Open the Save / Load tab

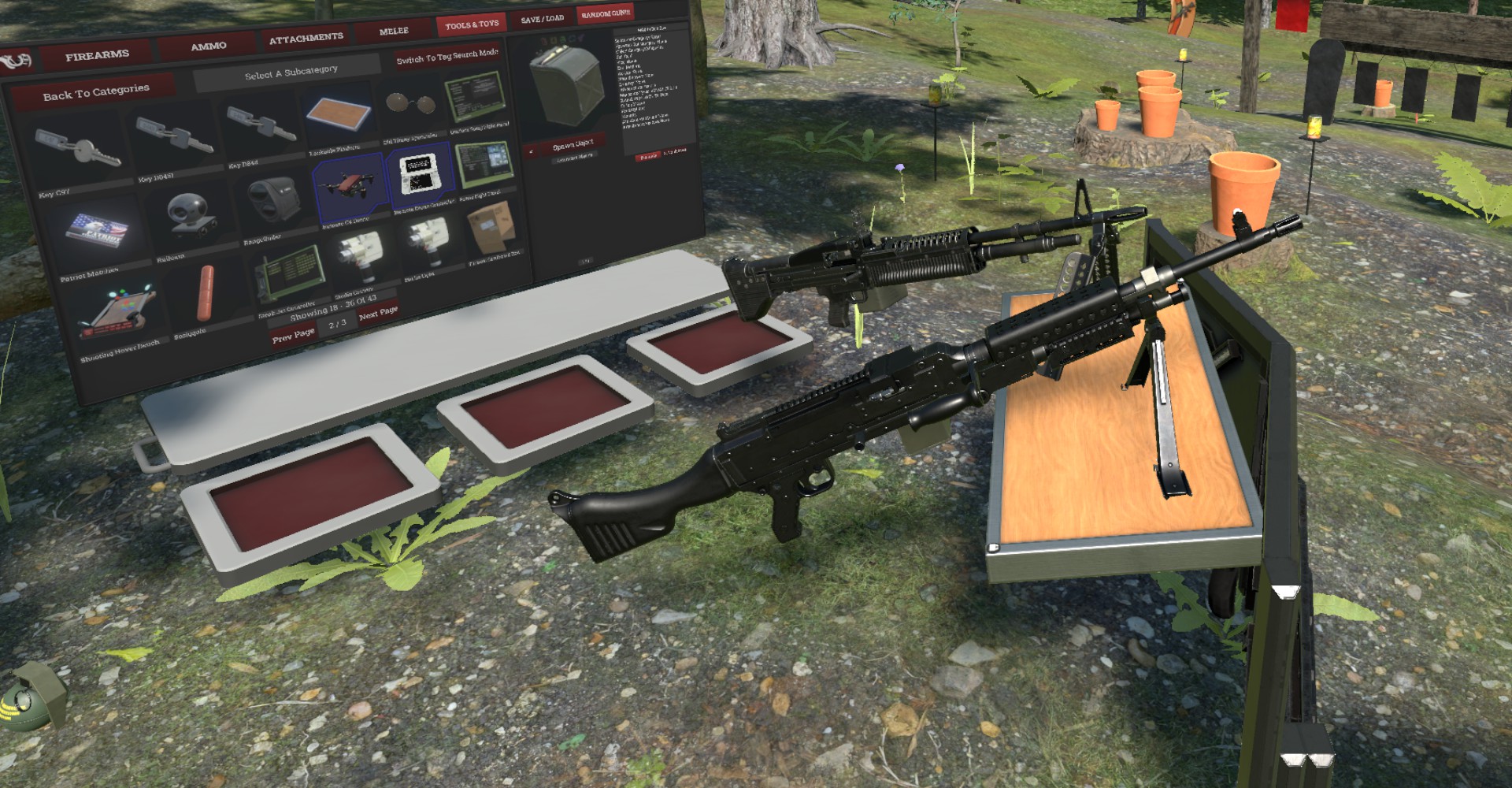[542, 19]
